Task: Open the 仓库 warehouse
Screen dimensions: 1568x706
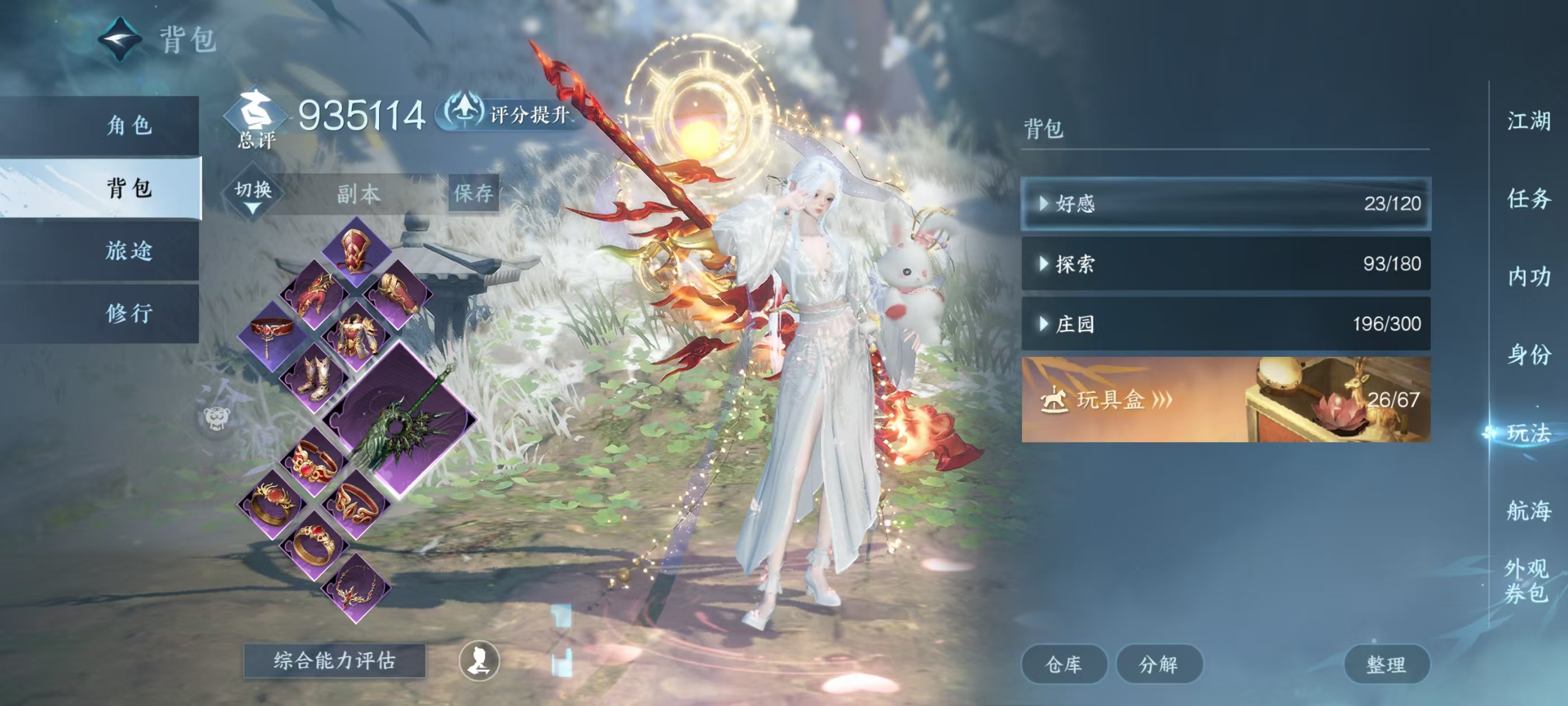Action: point(1063,663)
